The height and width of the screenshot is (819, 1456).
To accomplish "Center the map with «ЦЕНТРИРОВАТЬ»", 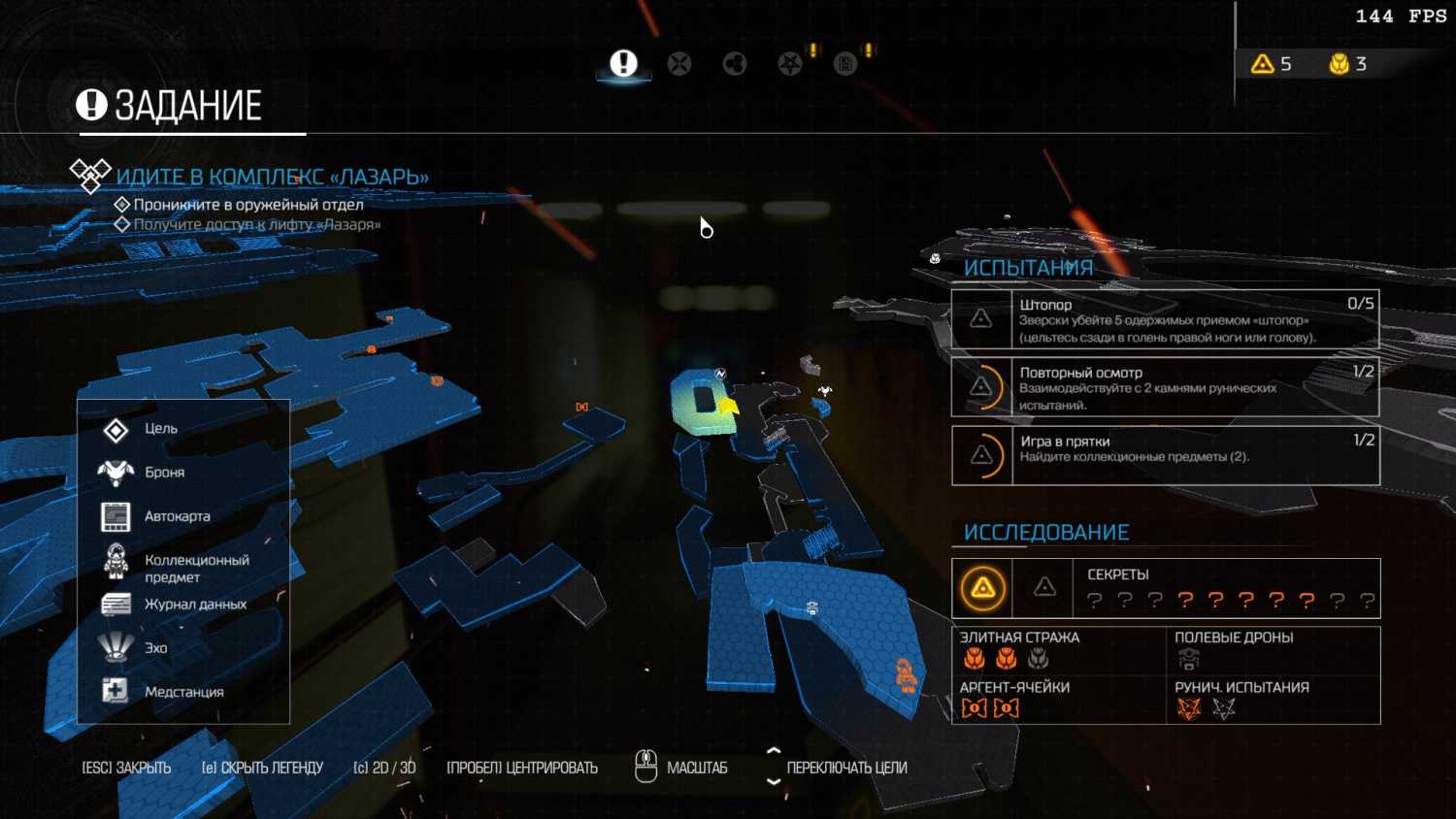I will (x=521, y=768).
